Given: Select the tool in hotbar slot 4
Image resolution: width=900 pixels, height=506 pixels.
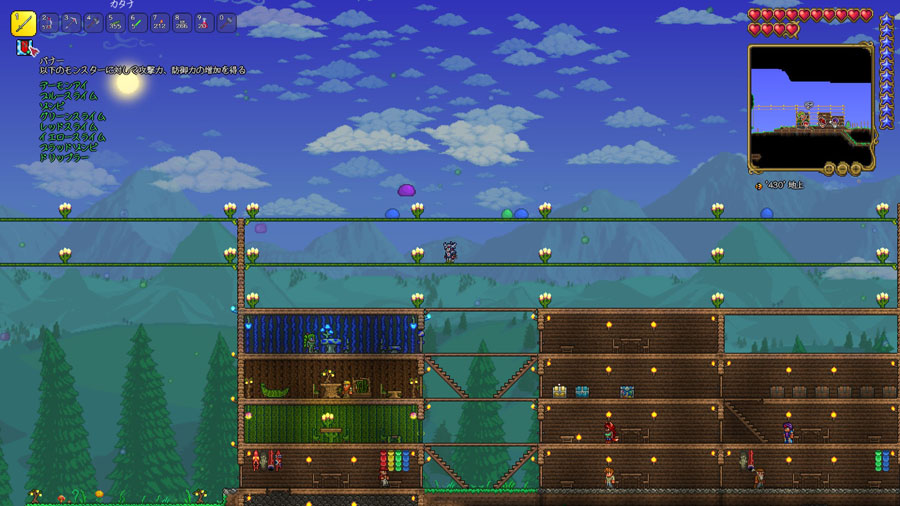Looking at the screenshot, I should pos(93,22).
